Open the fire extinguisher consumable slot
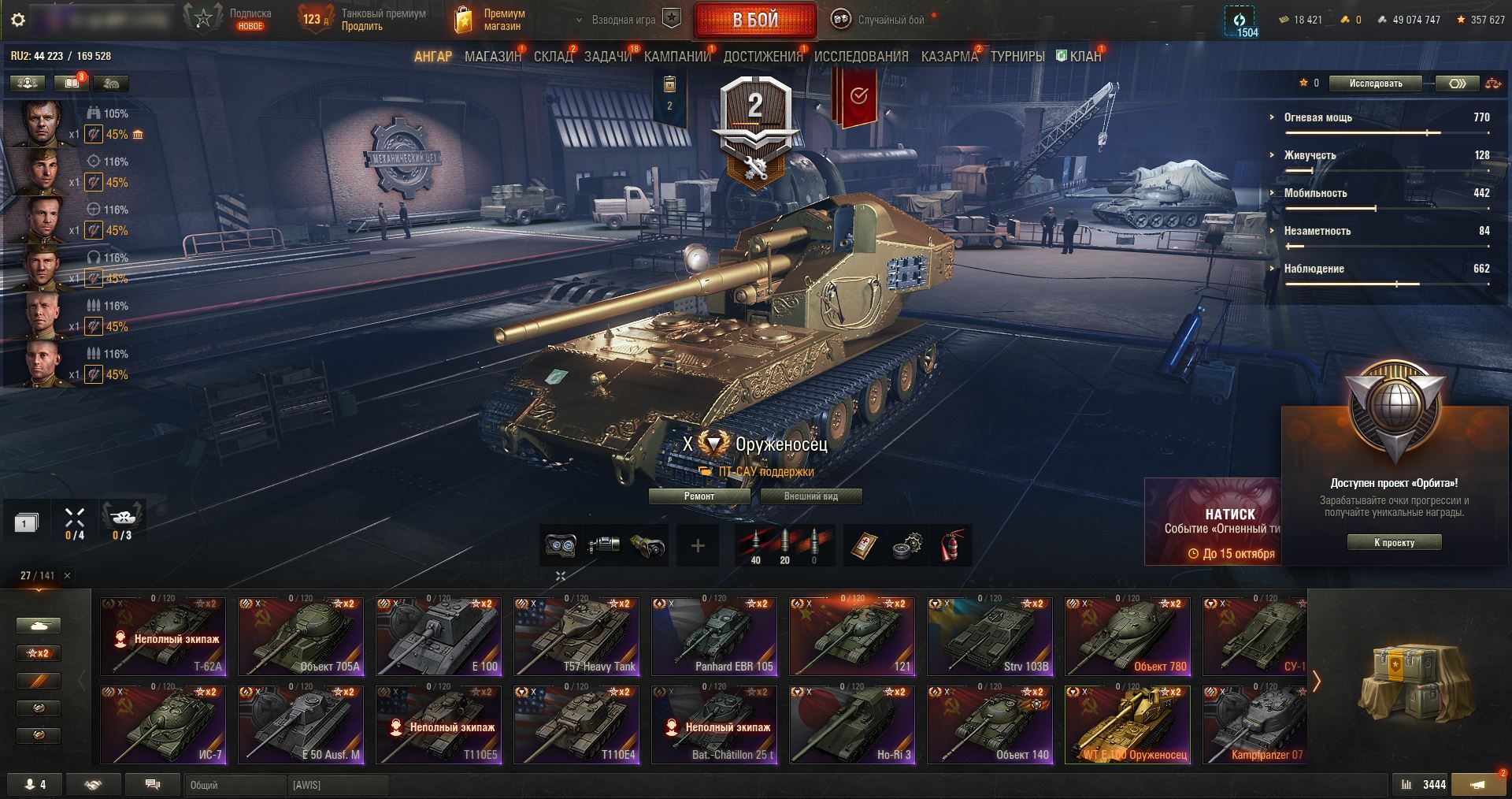1512x799 pixels. coord(951,545)
